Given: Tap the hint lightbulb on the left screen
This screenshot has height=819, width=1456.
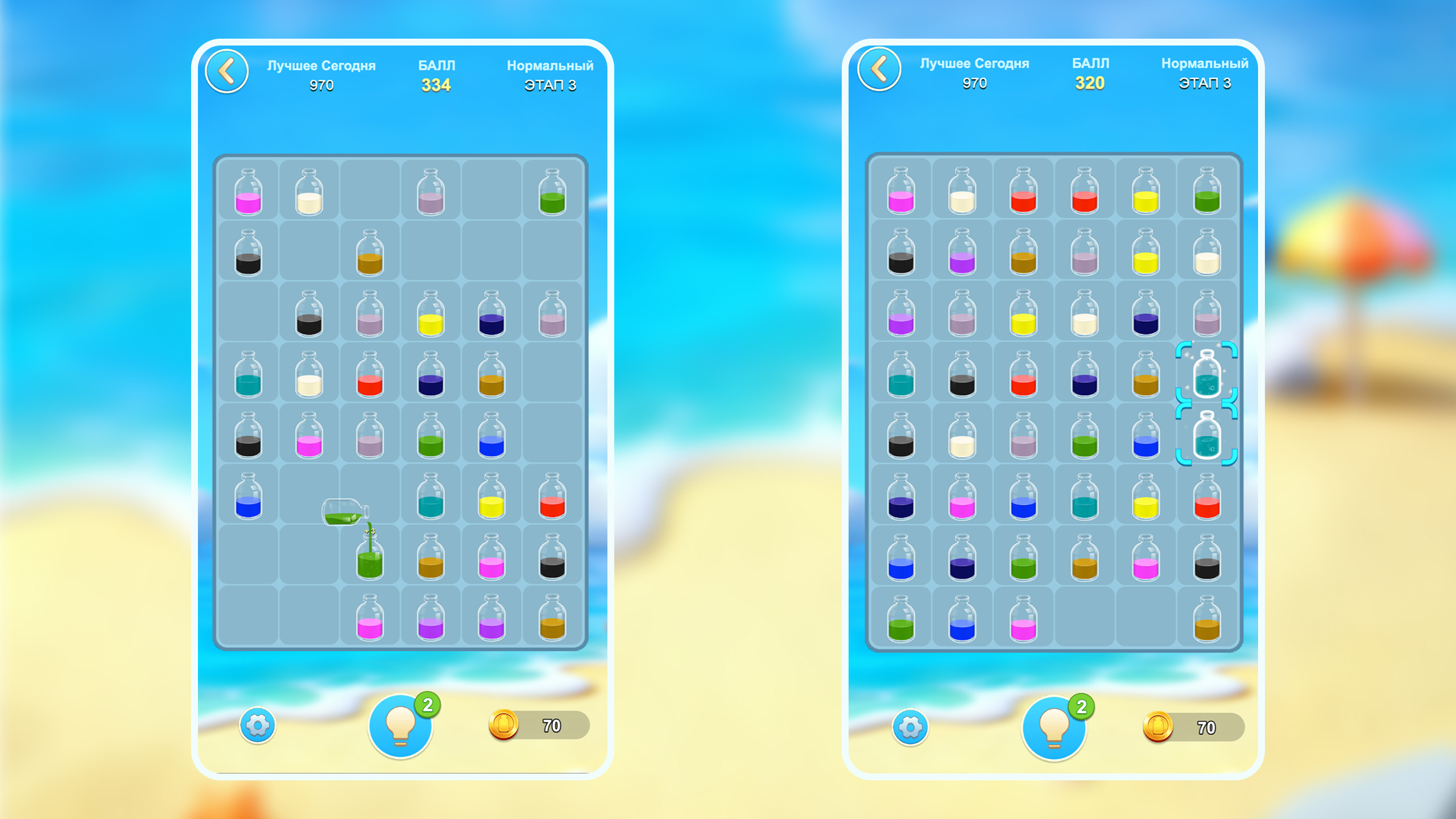Looking at the screenshot, I should point(402,726).
